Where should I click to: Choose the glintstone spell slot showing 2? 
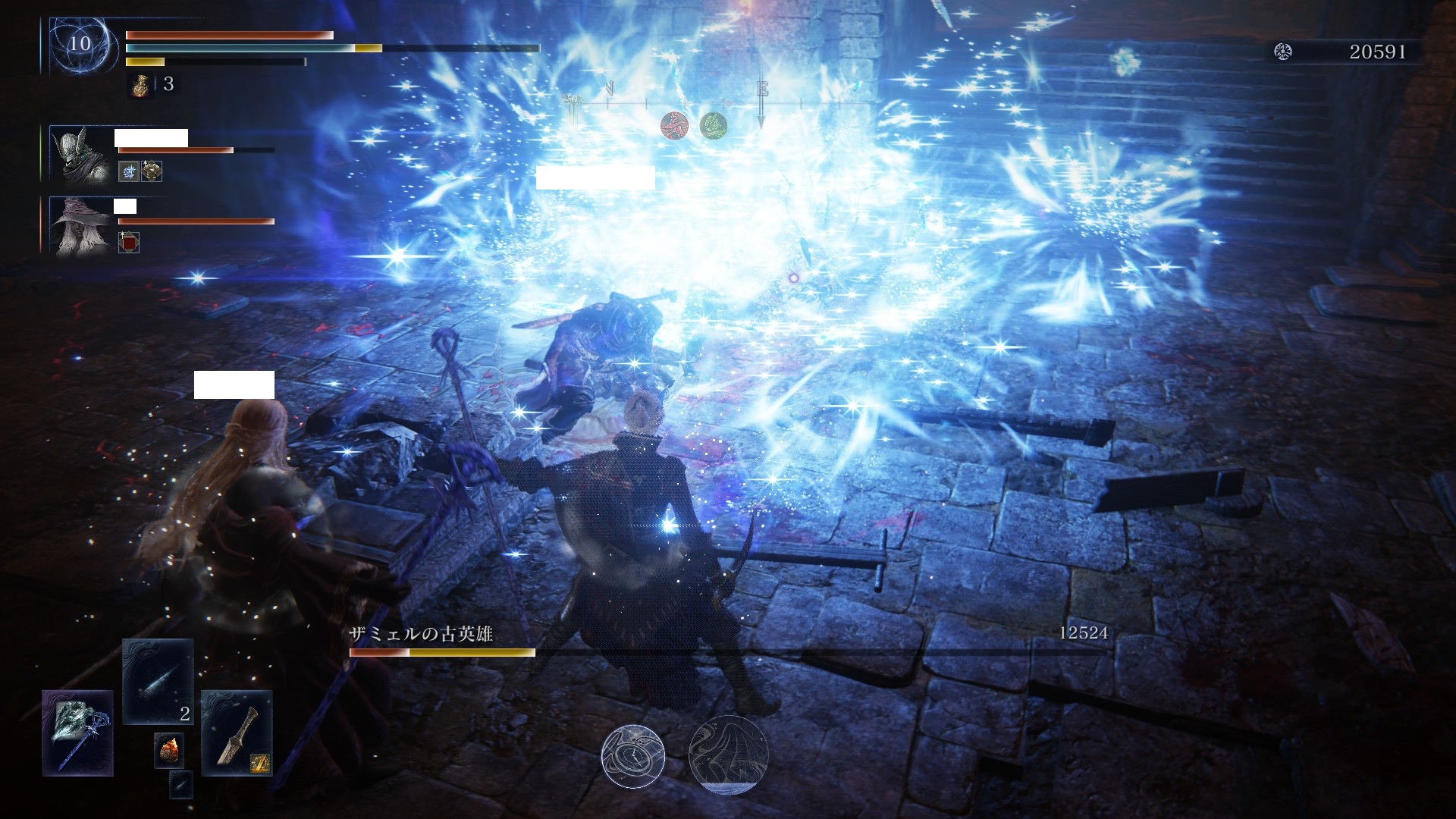click(158, 681)
